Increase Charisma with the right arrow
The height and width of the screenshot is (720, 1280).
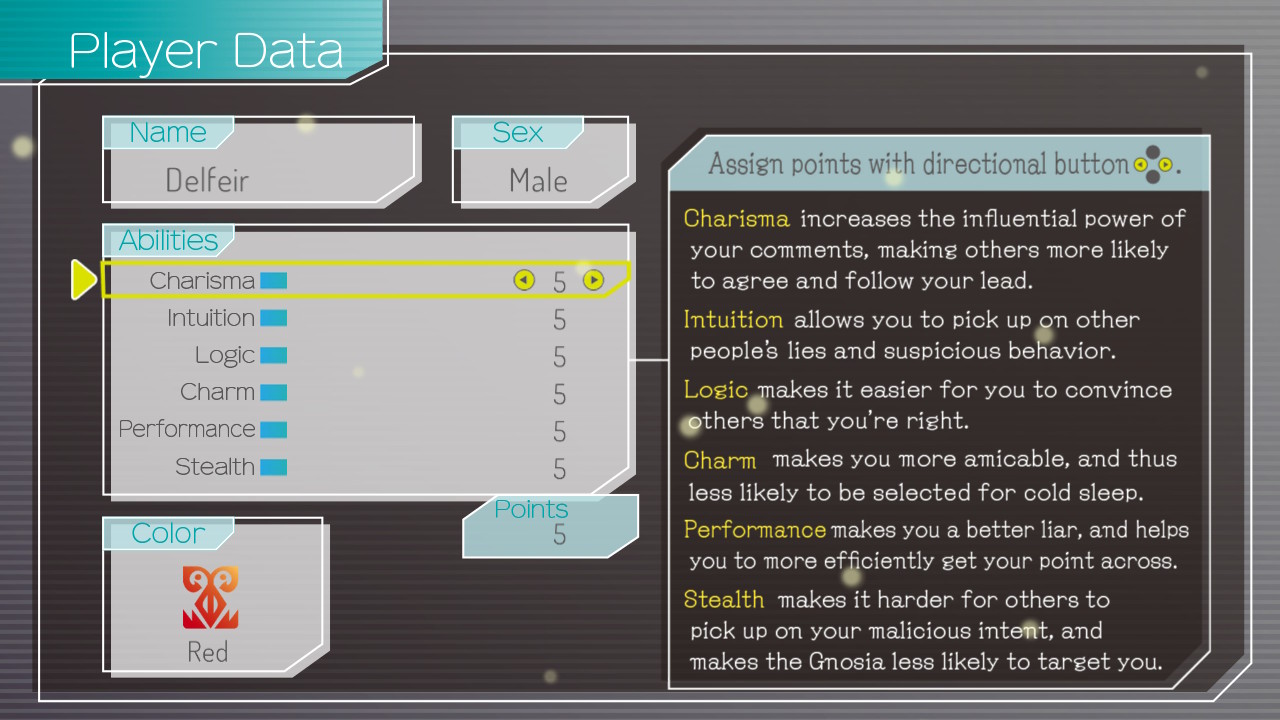point(594,281)
